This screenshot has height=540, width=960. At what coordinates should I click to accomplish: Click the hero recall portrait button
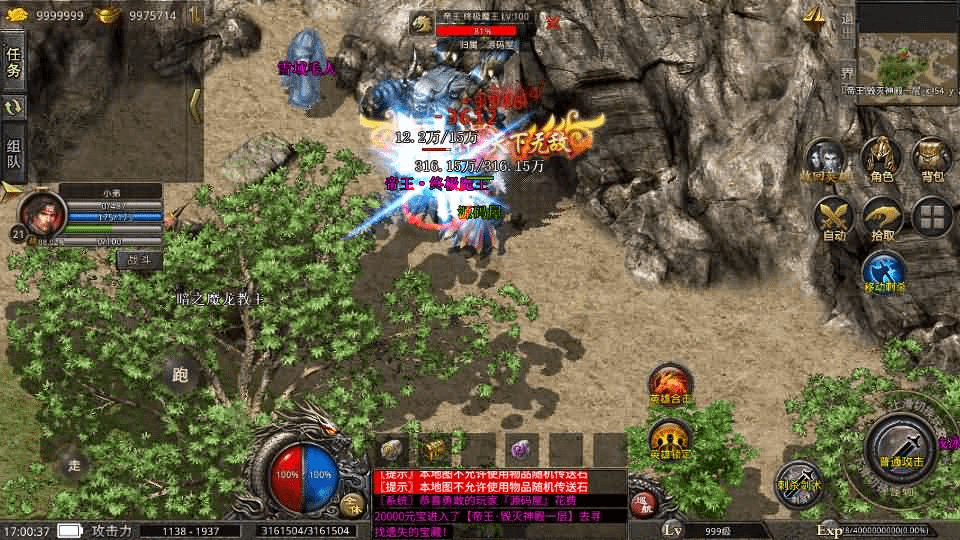click(x=826, y=160)
